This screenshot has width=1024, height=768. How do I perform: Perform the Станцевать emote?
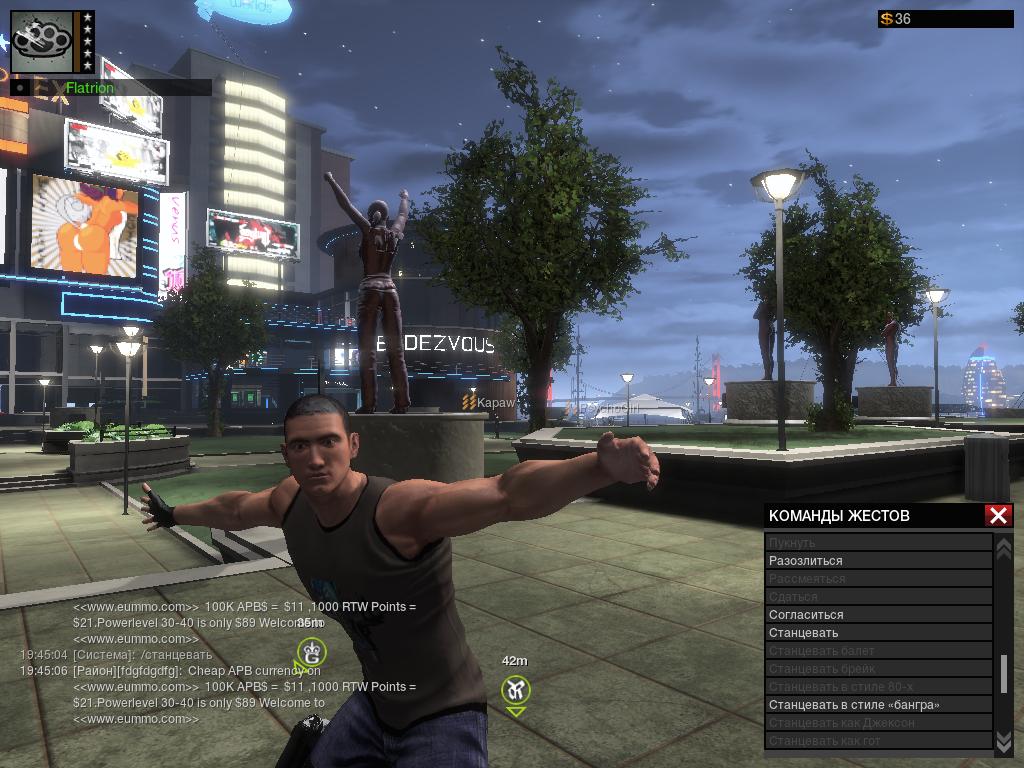click(878, 633)
